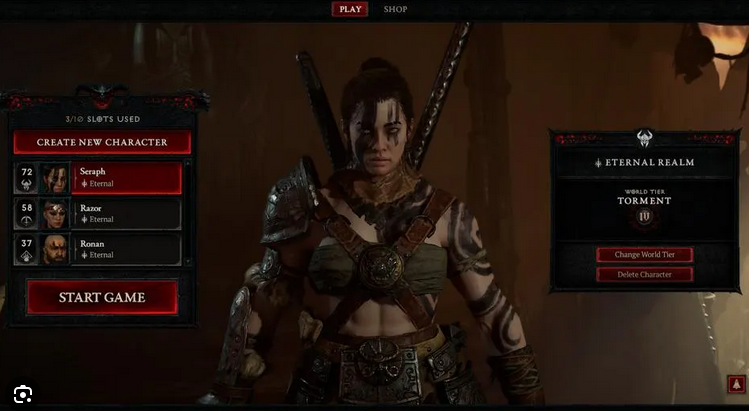Click the red icon in bottom-right corner
The width and height of the screenshot is (749, 411).
[x=735, y=385]
